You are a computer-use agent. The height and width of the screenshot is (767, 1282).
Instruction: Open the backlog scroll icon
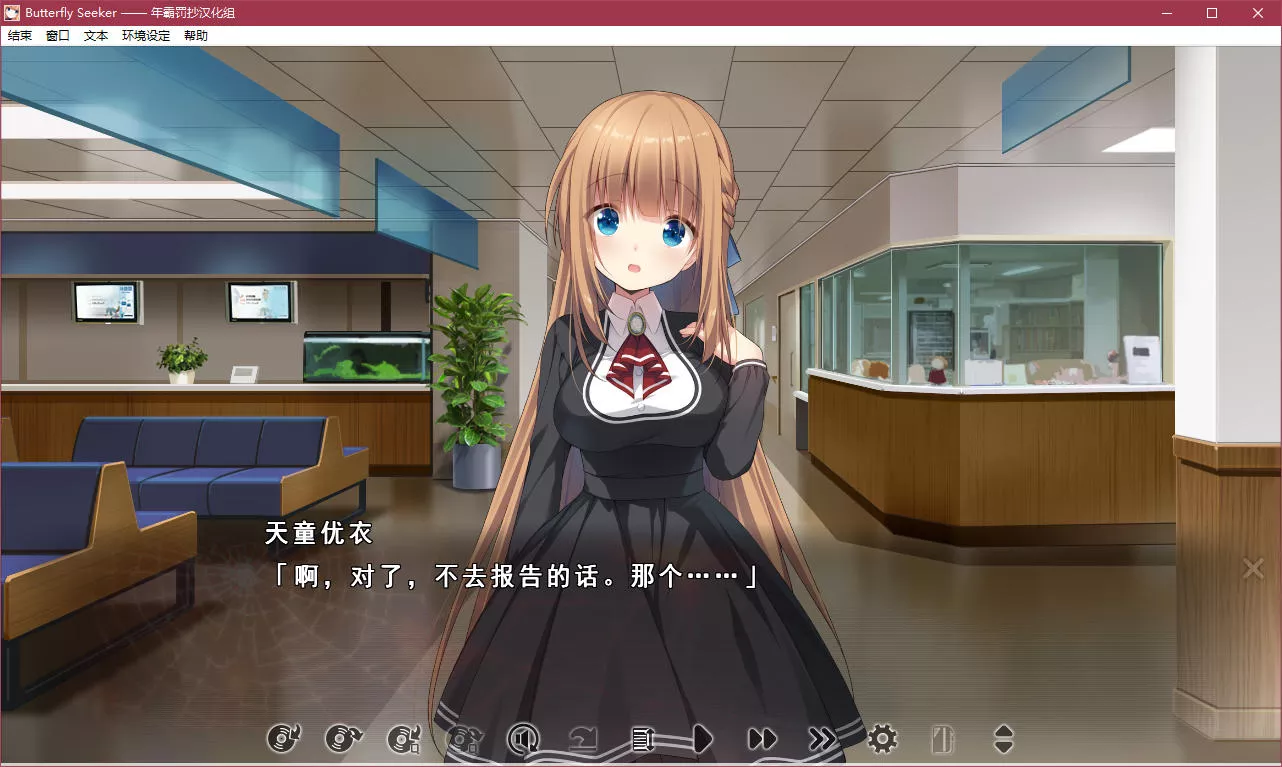[x=643, y=740]
